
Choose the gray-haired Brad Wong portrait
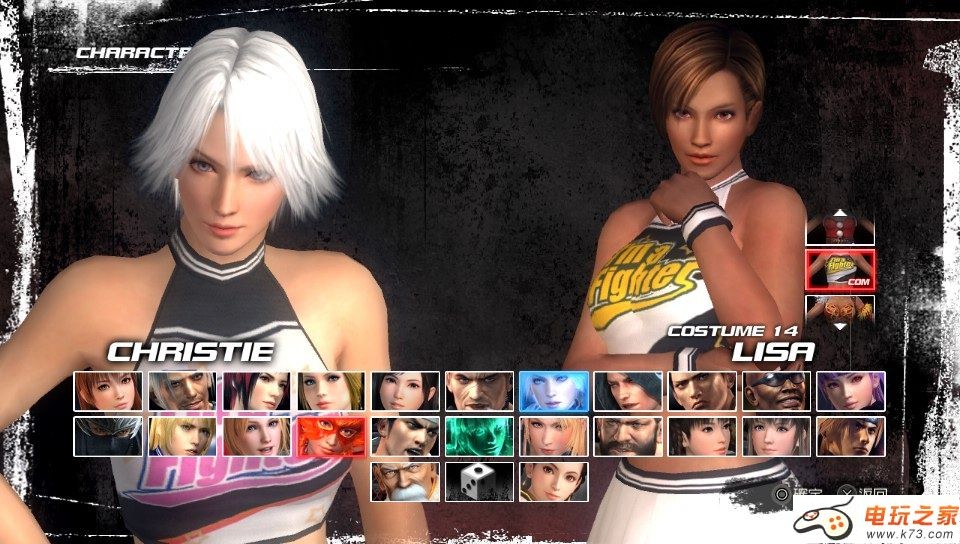point(182,391)
